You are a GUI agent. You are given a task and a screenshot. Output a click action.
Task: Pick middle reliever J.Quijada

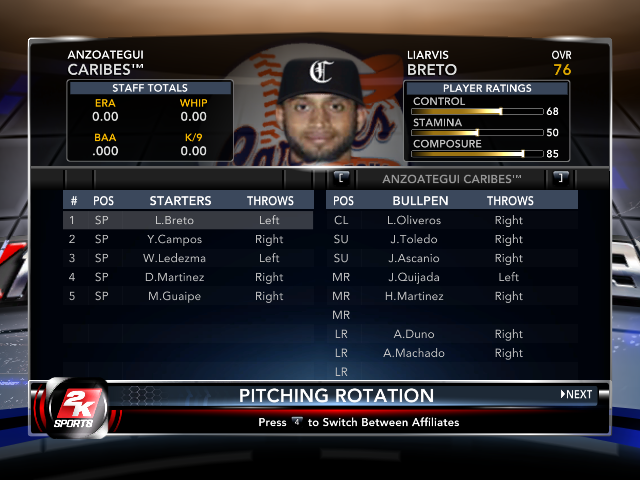452,277
